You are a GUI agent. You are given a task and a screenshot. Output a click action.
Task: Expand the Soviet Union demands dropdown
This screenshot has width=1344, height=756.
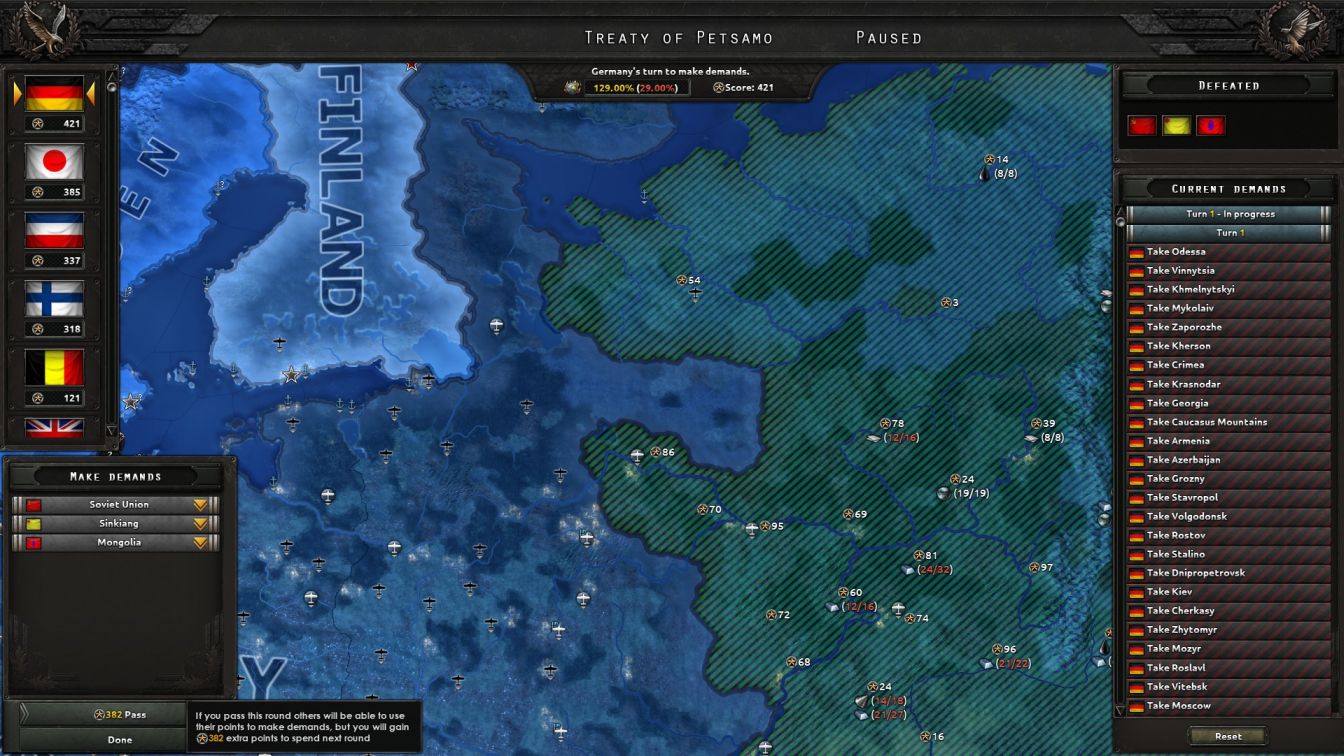(199, 504)
